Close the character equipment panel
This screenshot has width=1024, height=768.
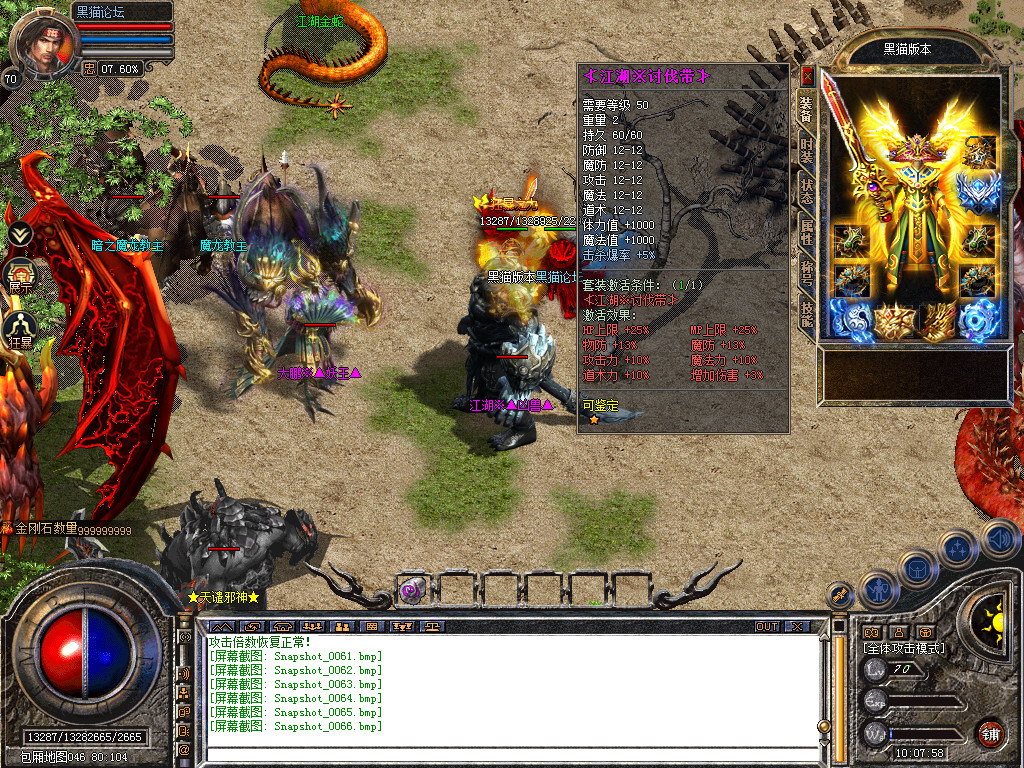(808, 76)
